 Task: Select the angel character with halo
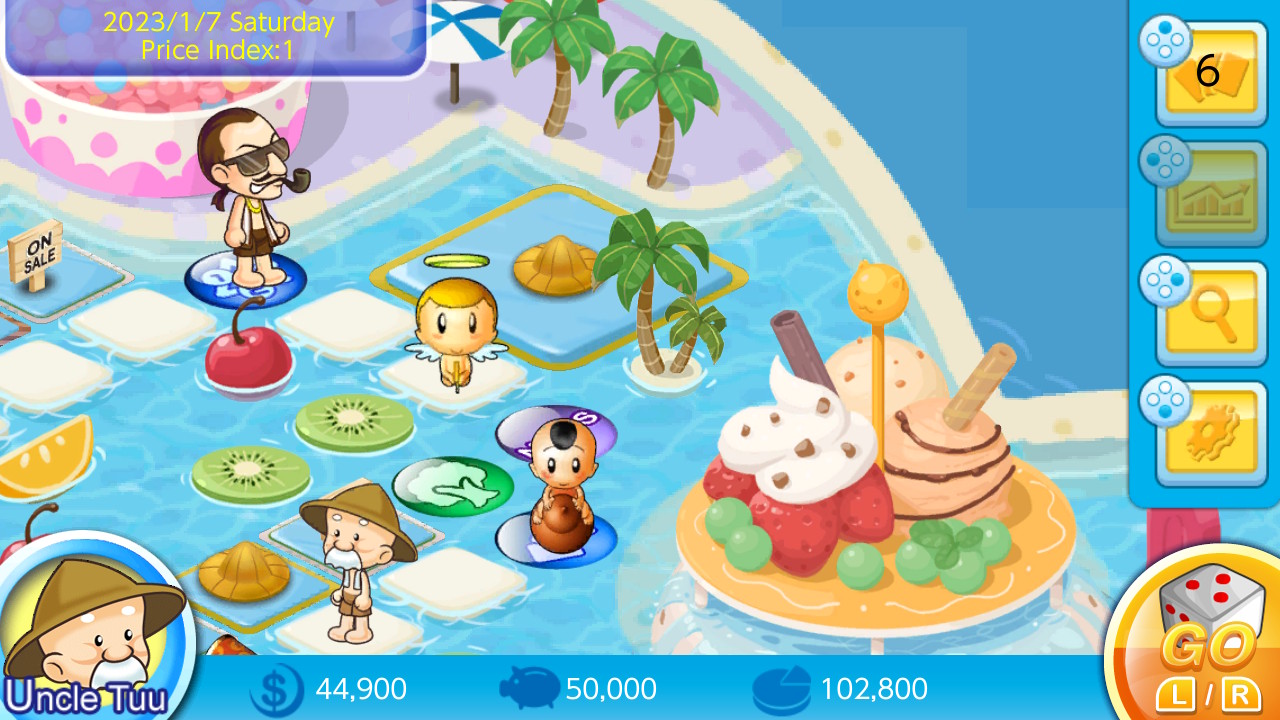click(455, 330)
